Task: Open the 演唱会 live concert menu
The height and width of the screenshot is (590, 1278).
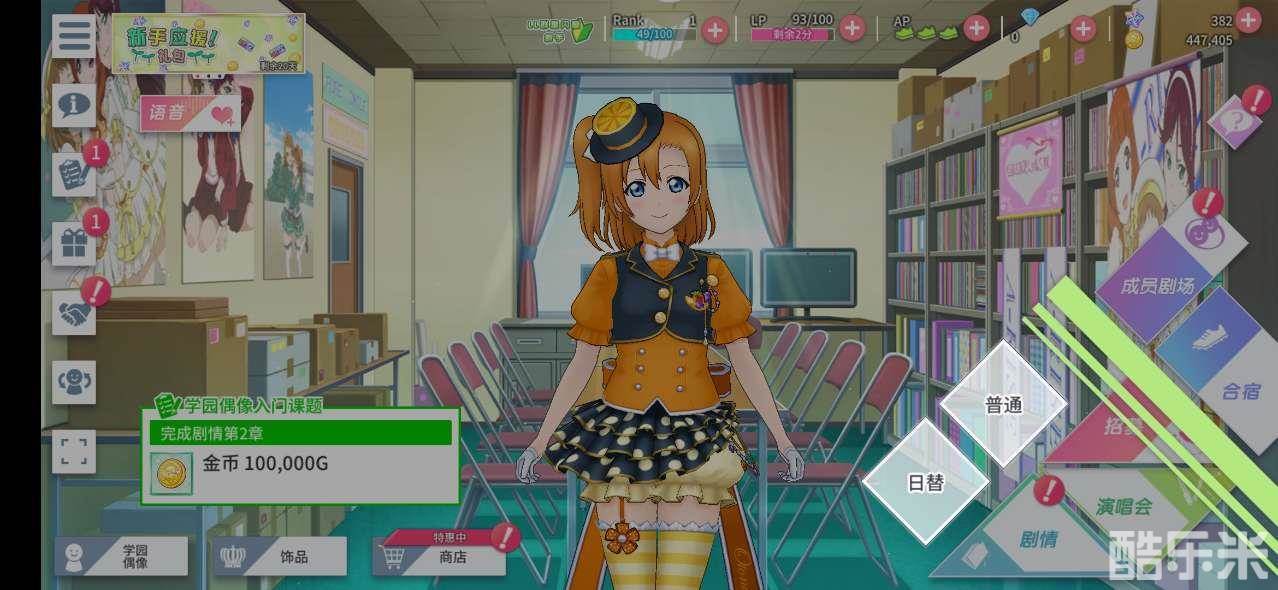Action: [x=1122, y=507]
